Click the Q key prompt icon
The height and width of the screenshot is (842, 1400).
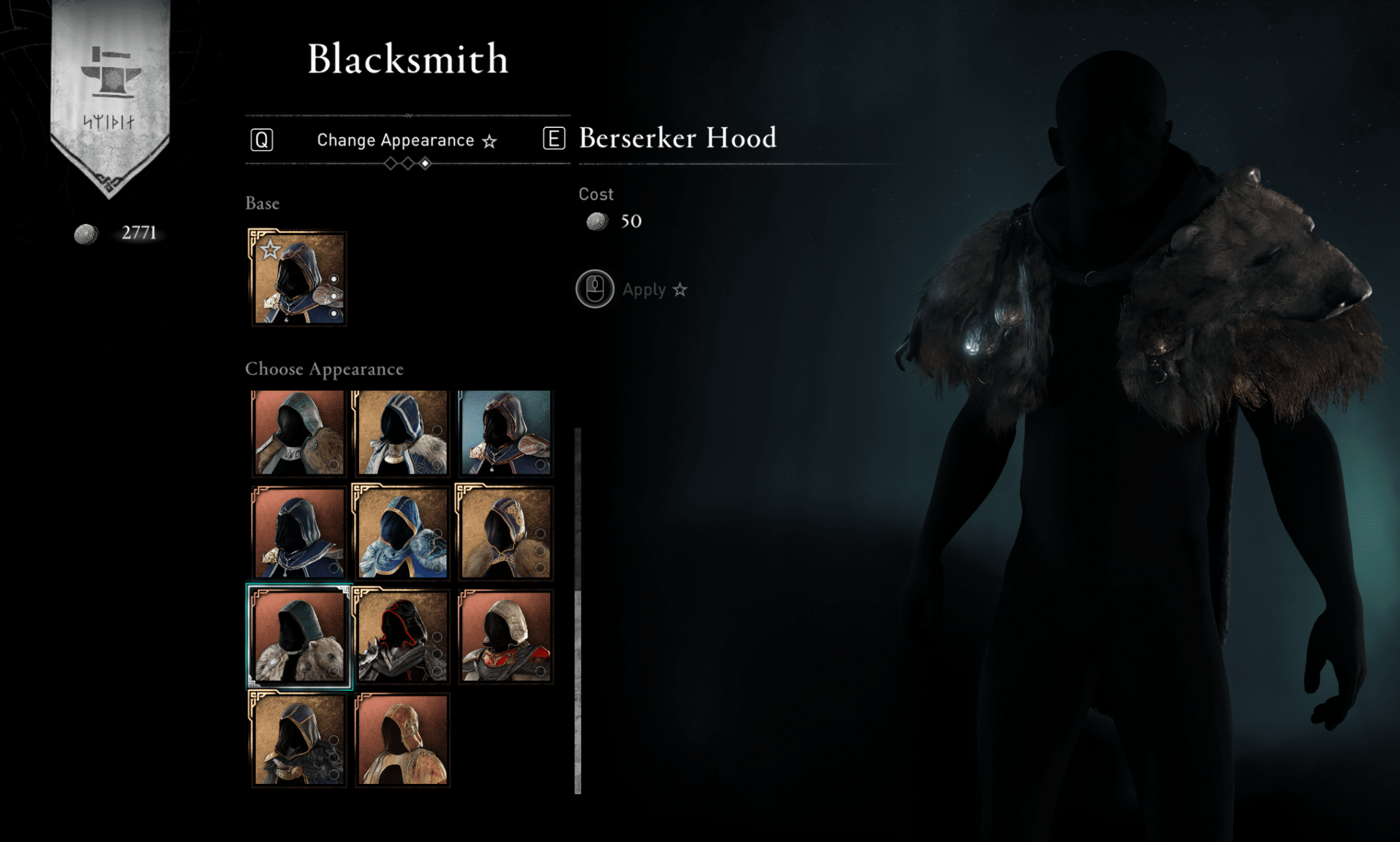coord(260,139)
